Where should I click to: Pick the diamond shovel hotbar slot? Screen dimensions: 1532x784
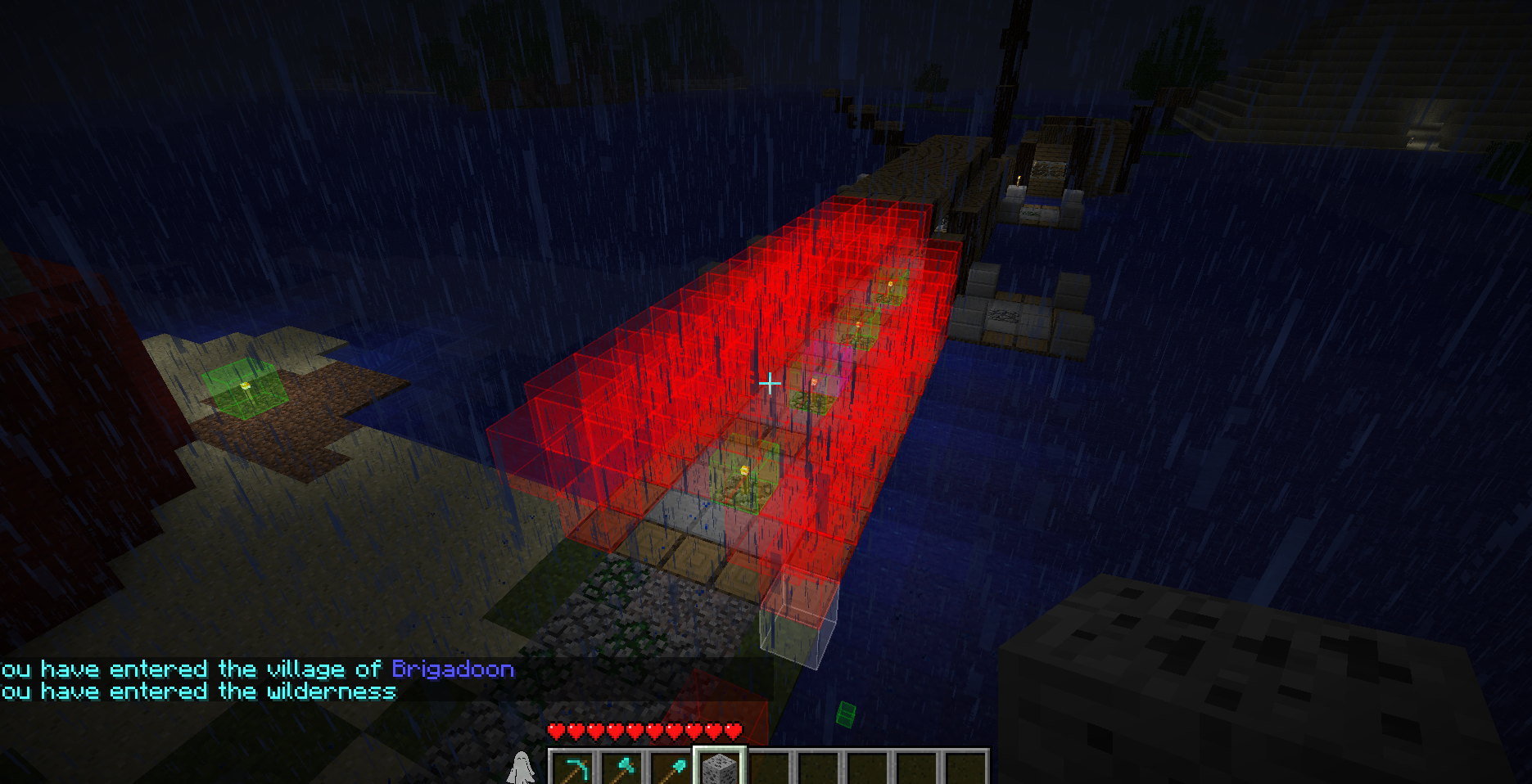coord(671,769)
